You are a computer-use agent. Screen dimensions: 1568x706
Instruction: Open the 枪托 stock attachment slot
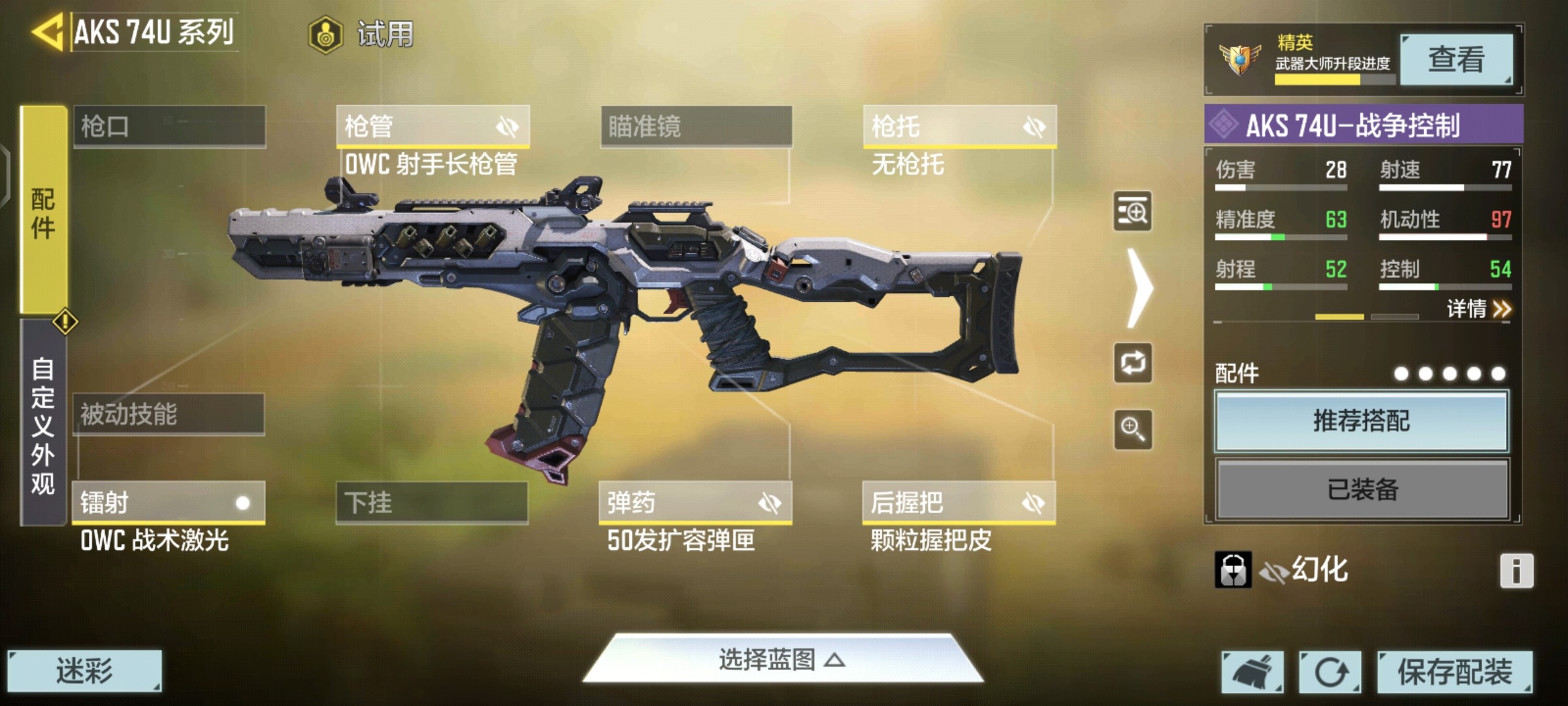pos(959,126)
